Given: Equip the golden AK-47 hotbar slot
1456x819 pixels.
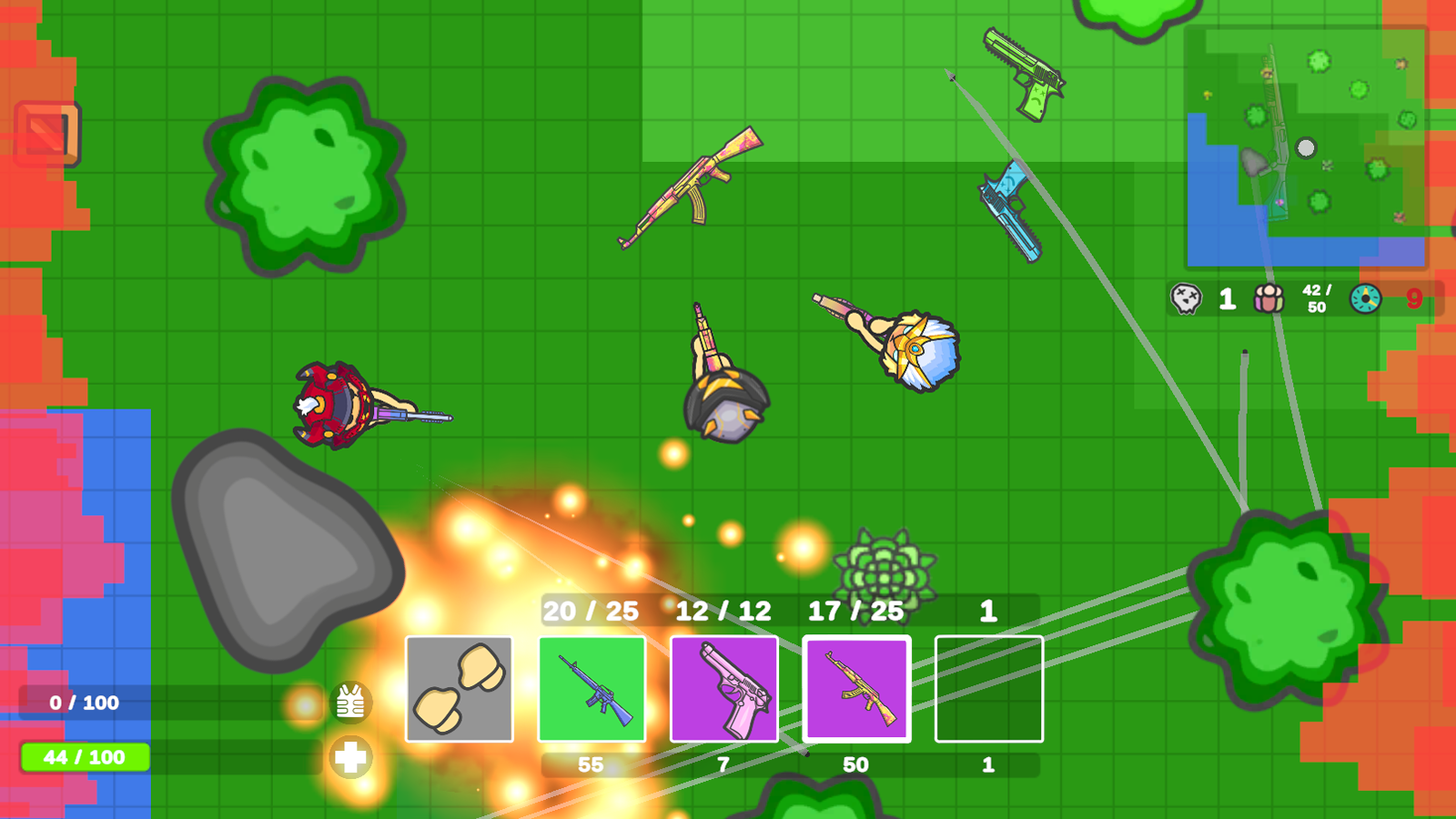Looking at the screenshot, I should [855, 689].
